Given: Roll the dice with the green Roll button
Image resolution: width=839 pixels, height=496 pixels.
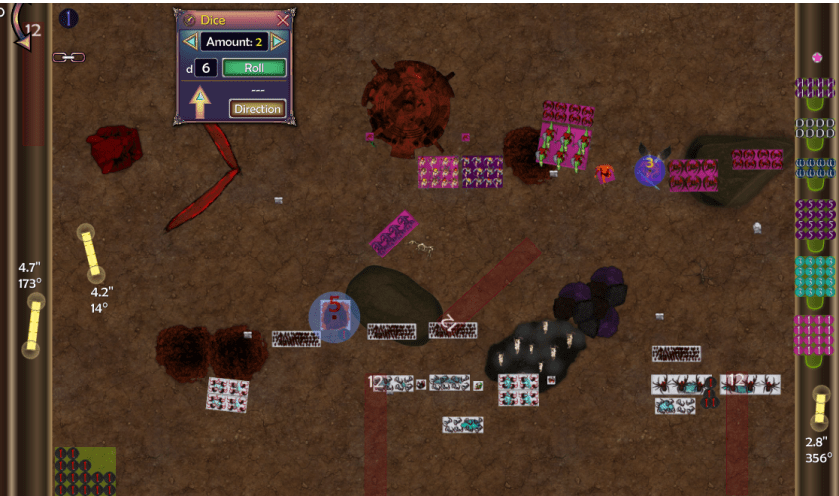Looking at the screenshot, I should 254,68.
